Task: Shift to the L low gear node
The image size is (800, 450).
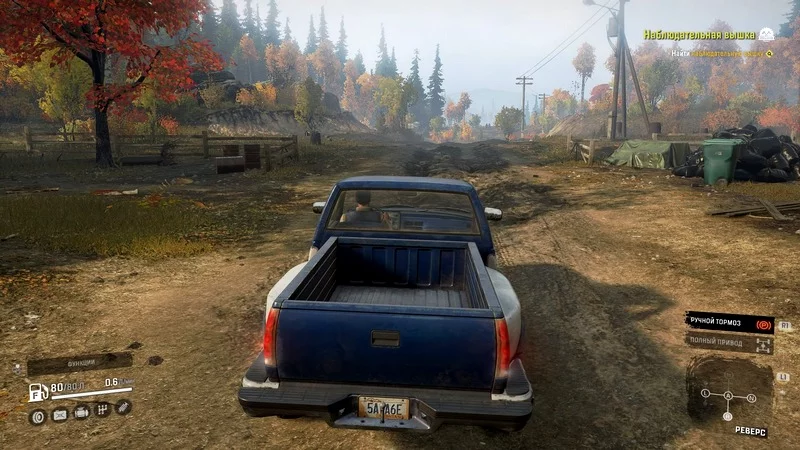Action: [x=705, y=393]
